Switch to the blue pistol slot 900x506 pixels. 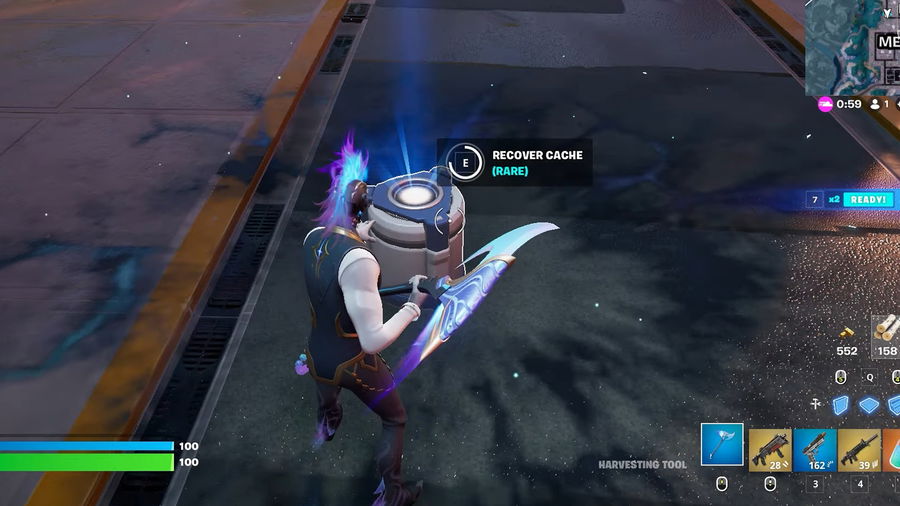(815, 449)
